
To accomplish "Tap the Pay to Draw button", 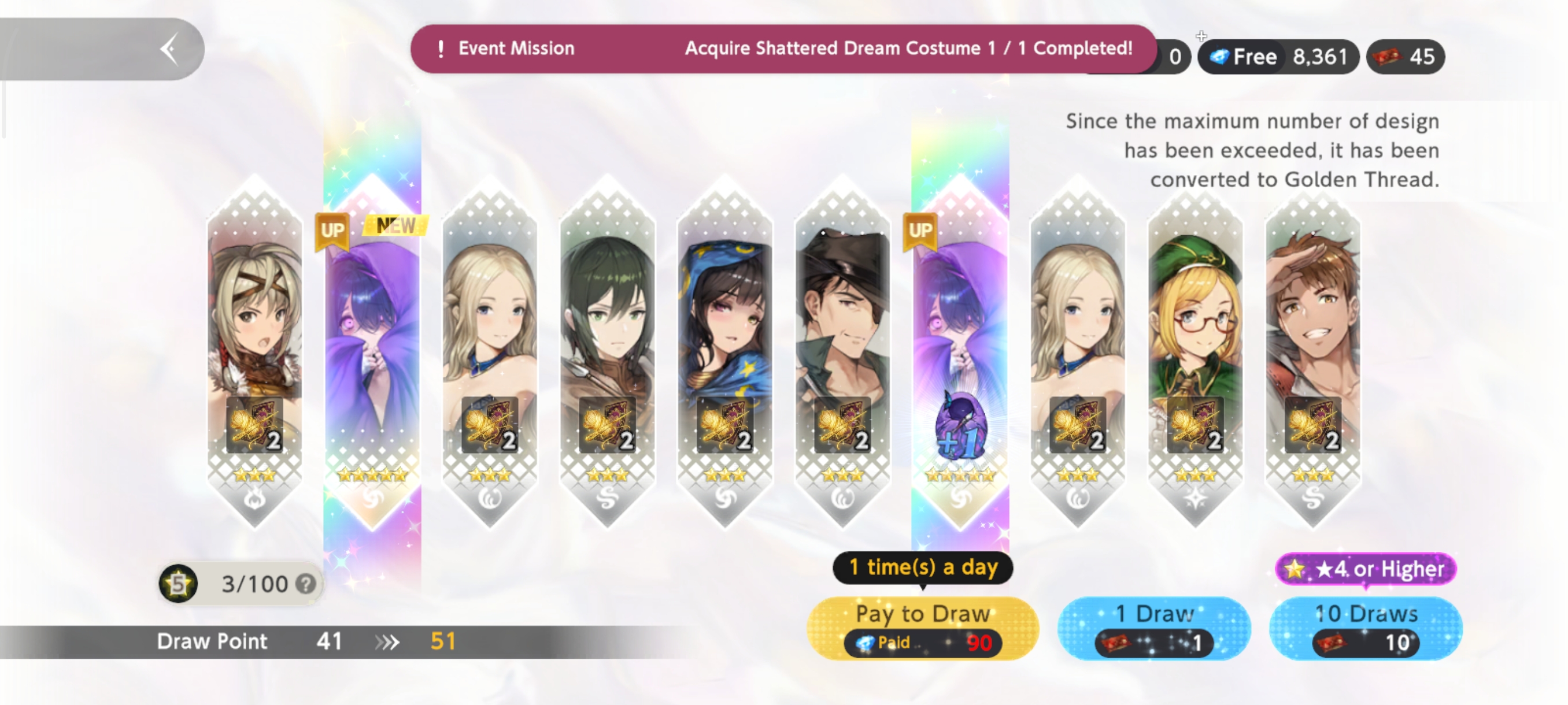I will pyautogui.click(x=922, y=628).
